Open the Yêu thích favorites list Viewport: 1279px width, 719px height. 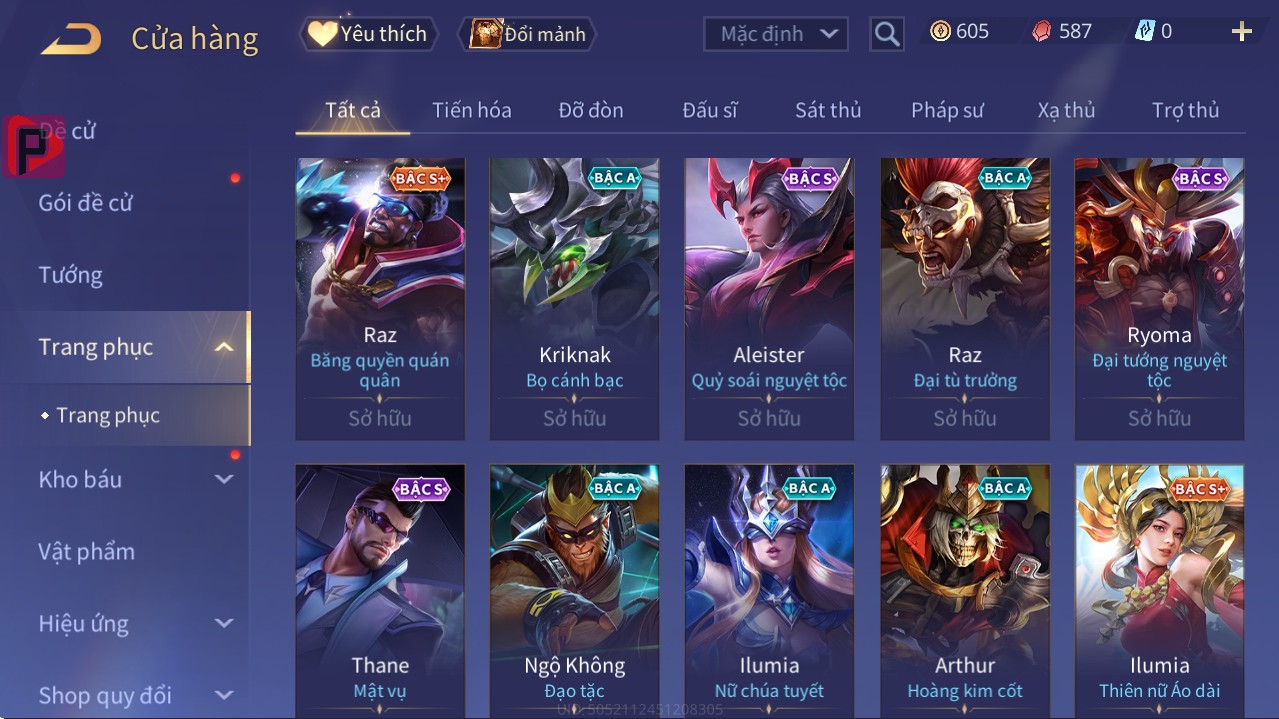click(x=368, y=34)
